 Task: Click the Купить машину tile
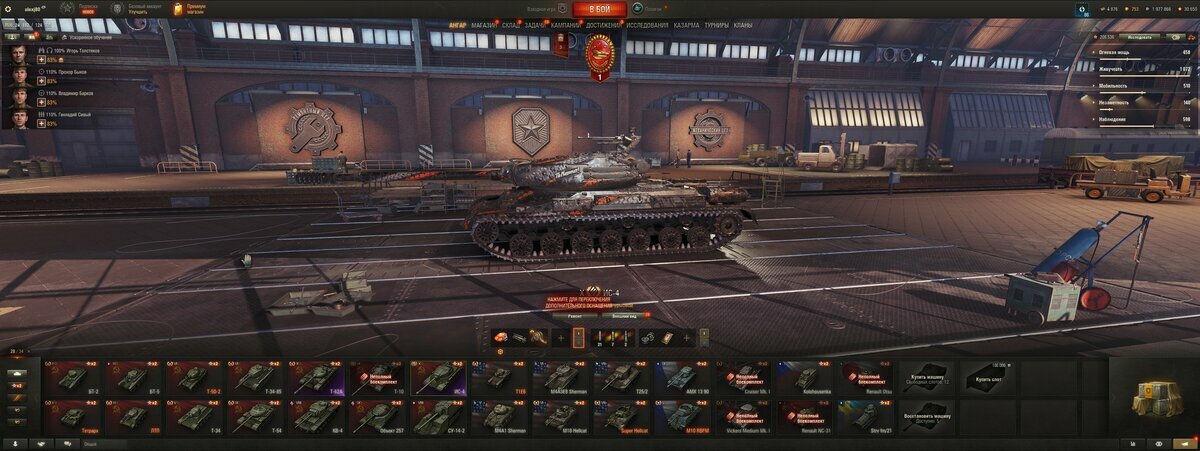click(x=927, y=377)
